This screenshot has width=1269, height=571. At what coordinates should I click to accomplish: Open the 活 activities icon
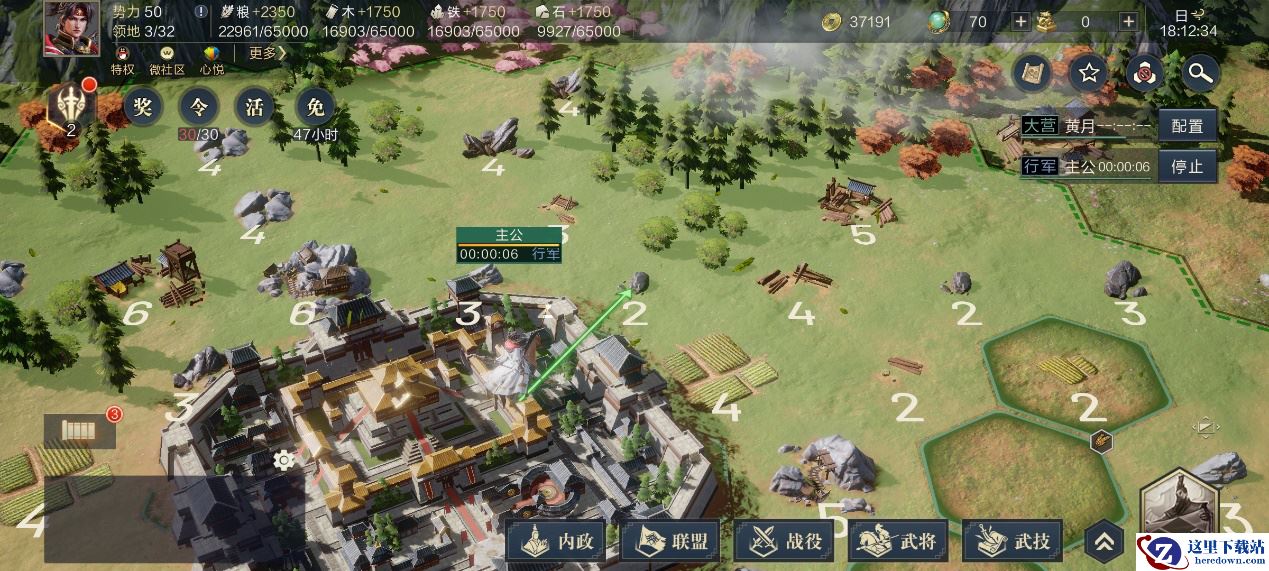click(255, 106)
